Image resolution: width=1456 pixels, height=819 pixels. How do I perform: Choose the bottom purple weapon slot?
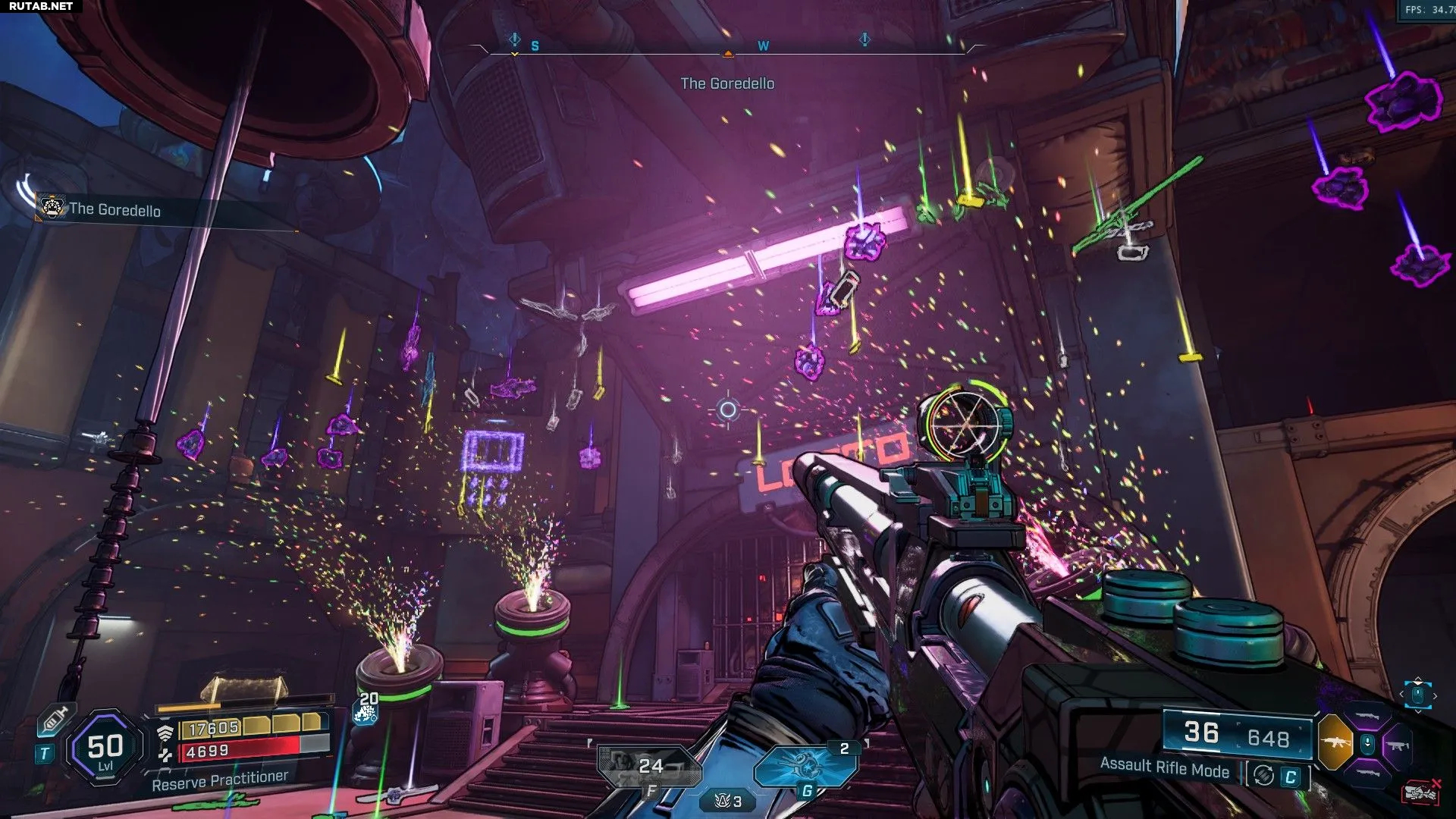(x=1367, y=773)
